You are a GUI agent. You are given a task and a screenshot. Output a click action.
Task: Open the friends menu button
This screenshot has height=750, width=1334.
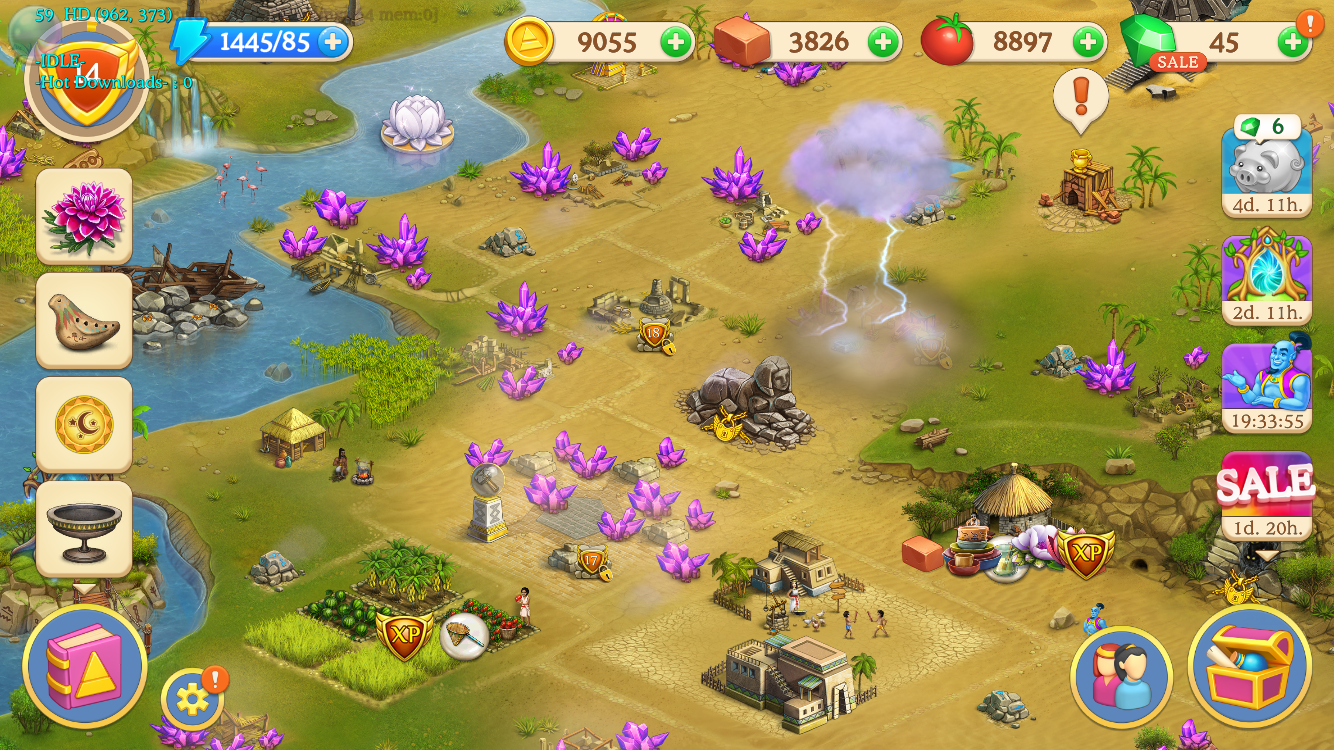tap(1121, 677)
